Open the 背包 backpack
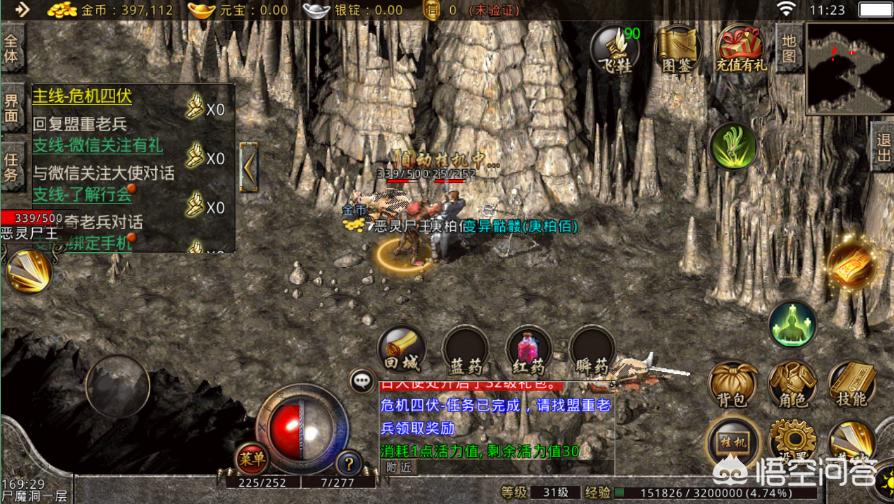 (x=732, y=384)
